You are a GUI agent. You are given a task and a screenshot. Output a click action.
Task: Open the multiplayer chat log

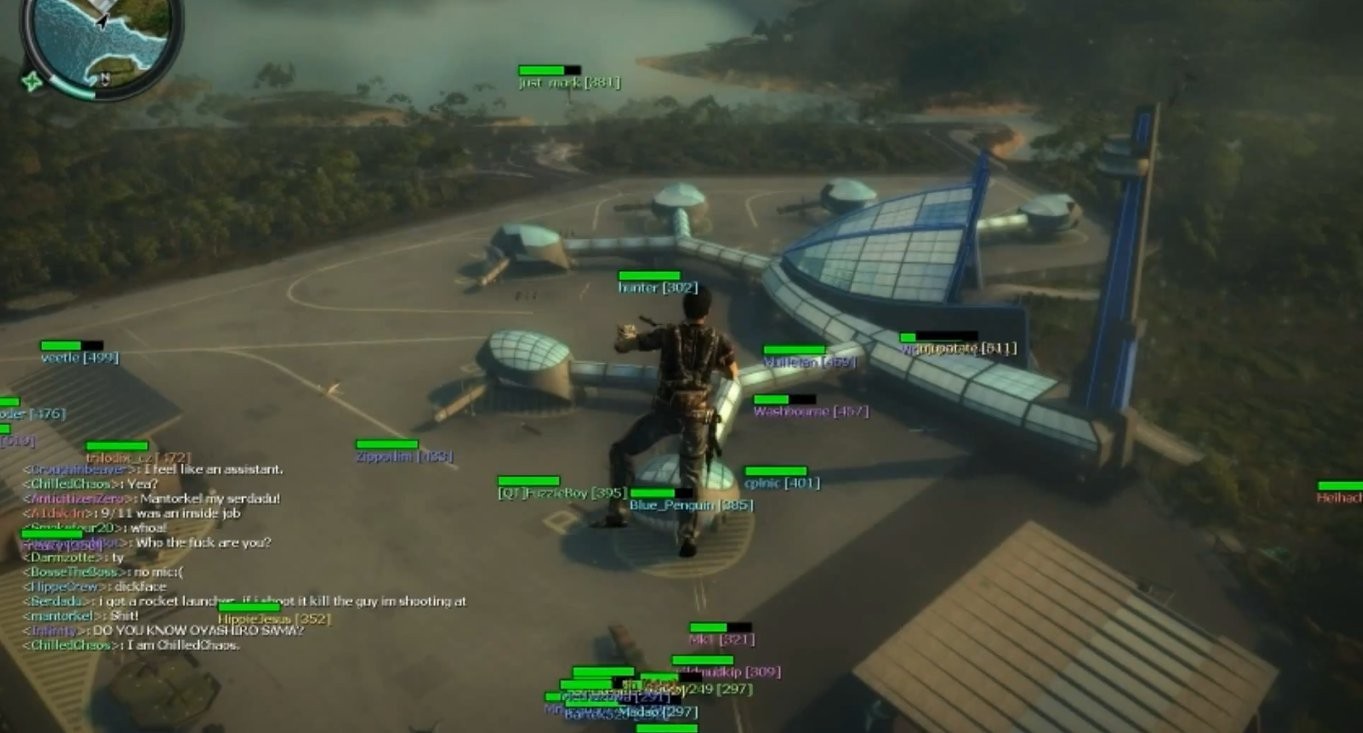pyautogui.click(x=240, y=557)
